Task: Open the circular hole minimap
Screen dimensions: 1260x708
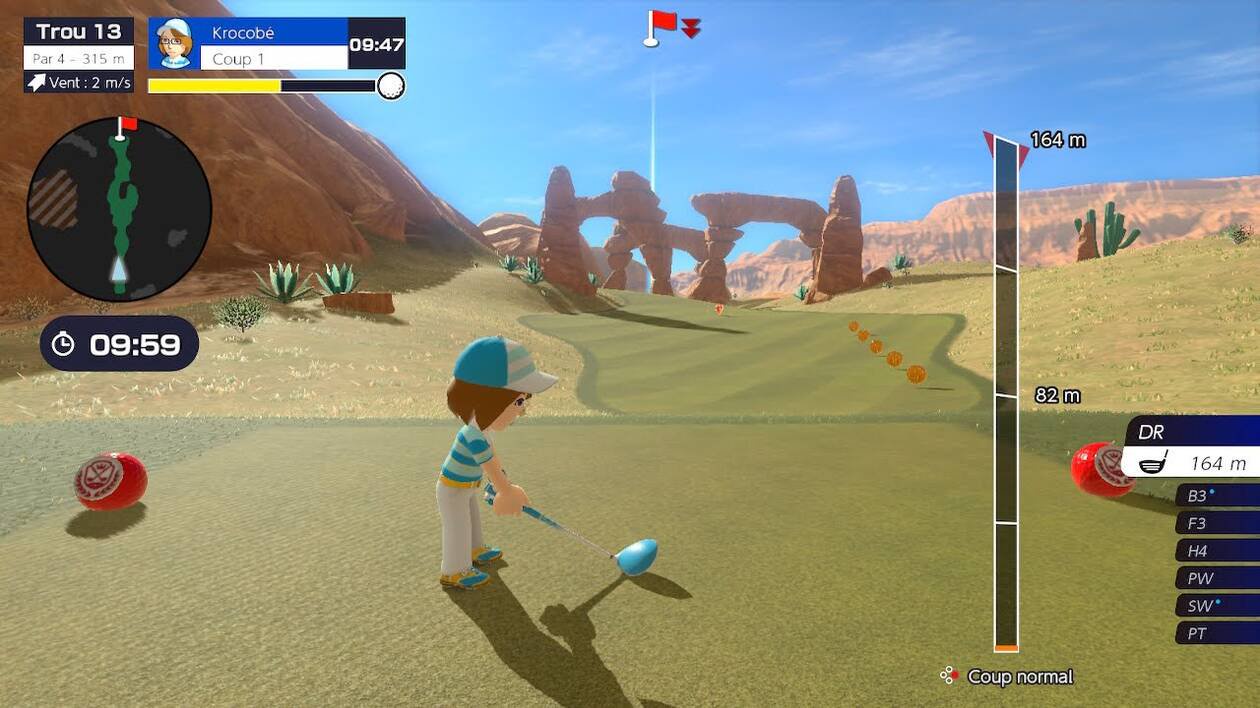Action: pos(119,209)
